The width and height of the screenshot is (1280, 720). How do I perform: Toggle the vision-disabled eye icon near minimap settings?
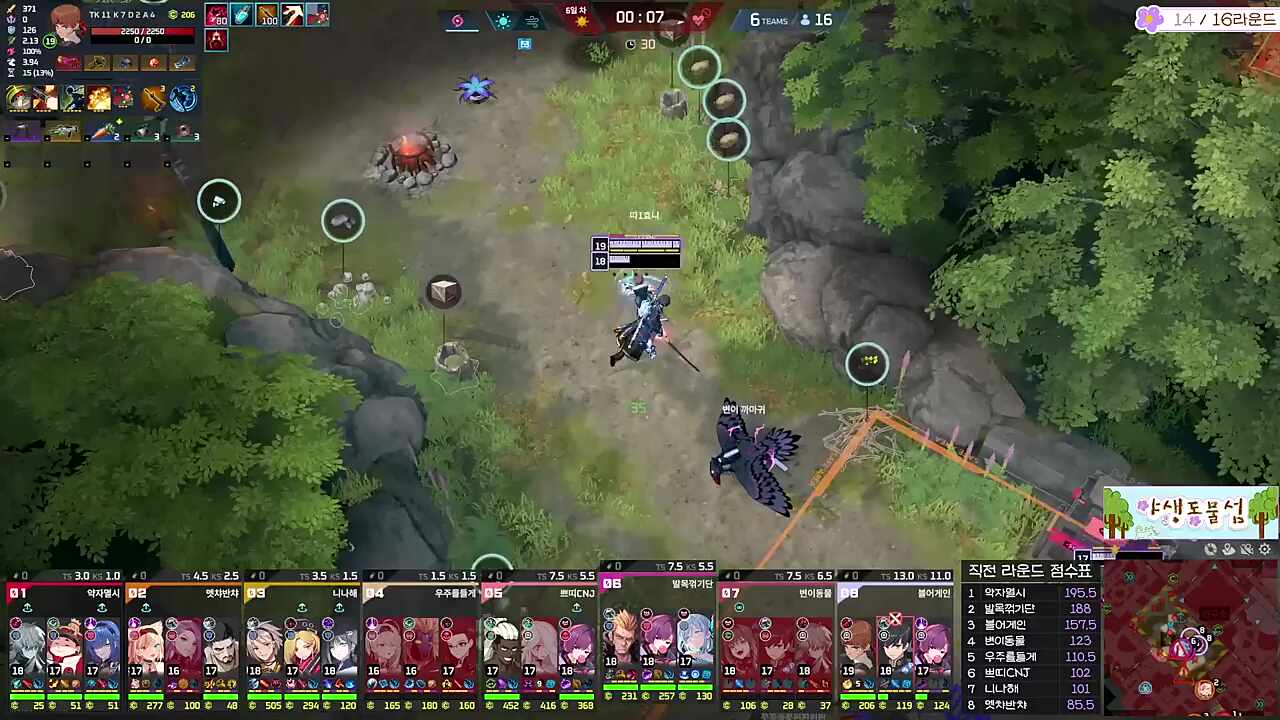1246,550
